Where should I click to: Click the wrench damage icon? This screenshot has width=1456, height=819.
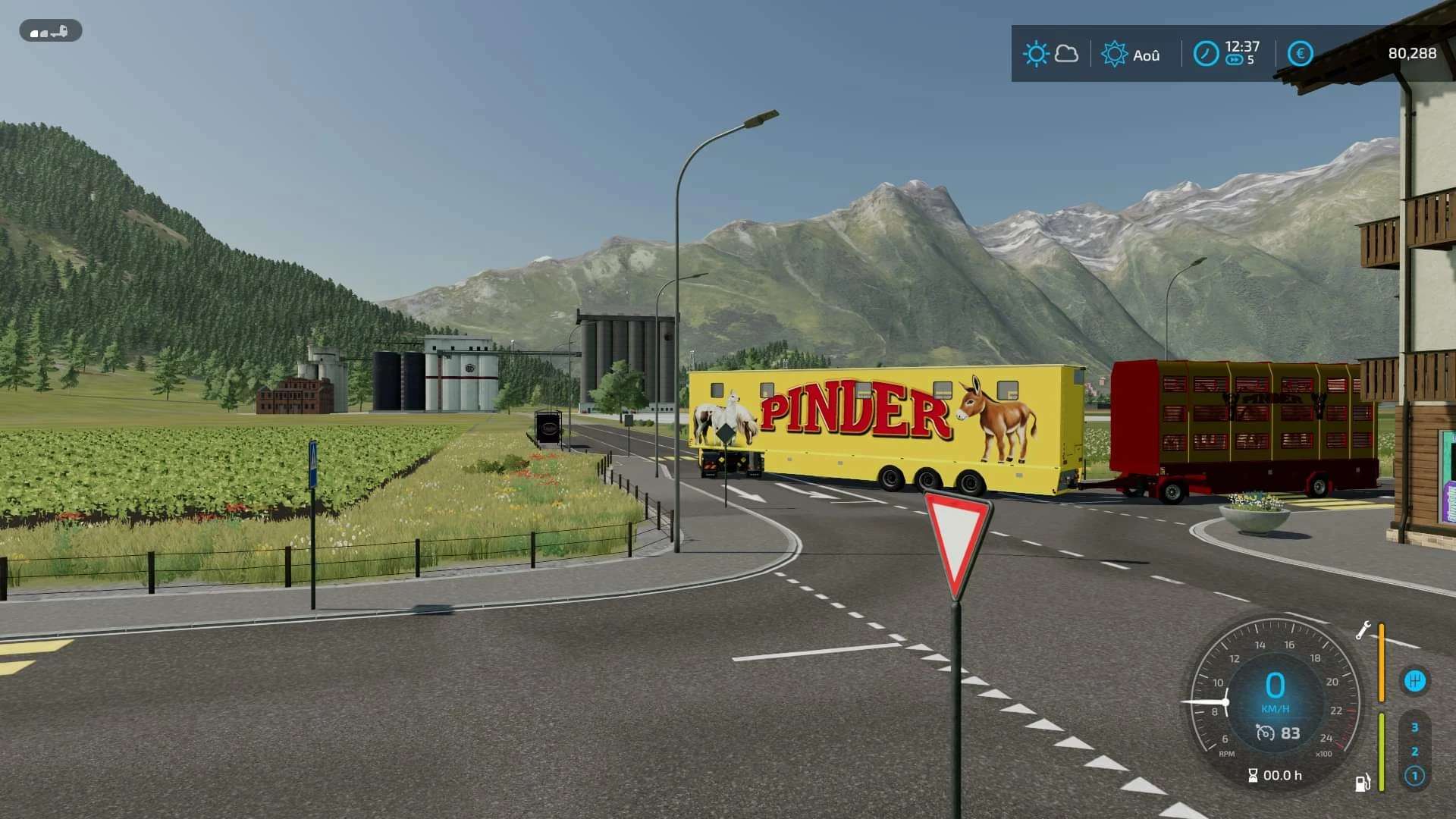1363,630
